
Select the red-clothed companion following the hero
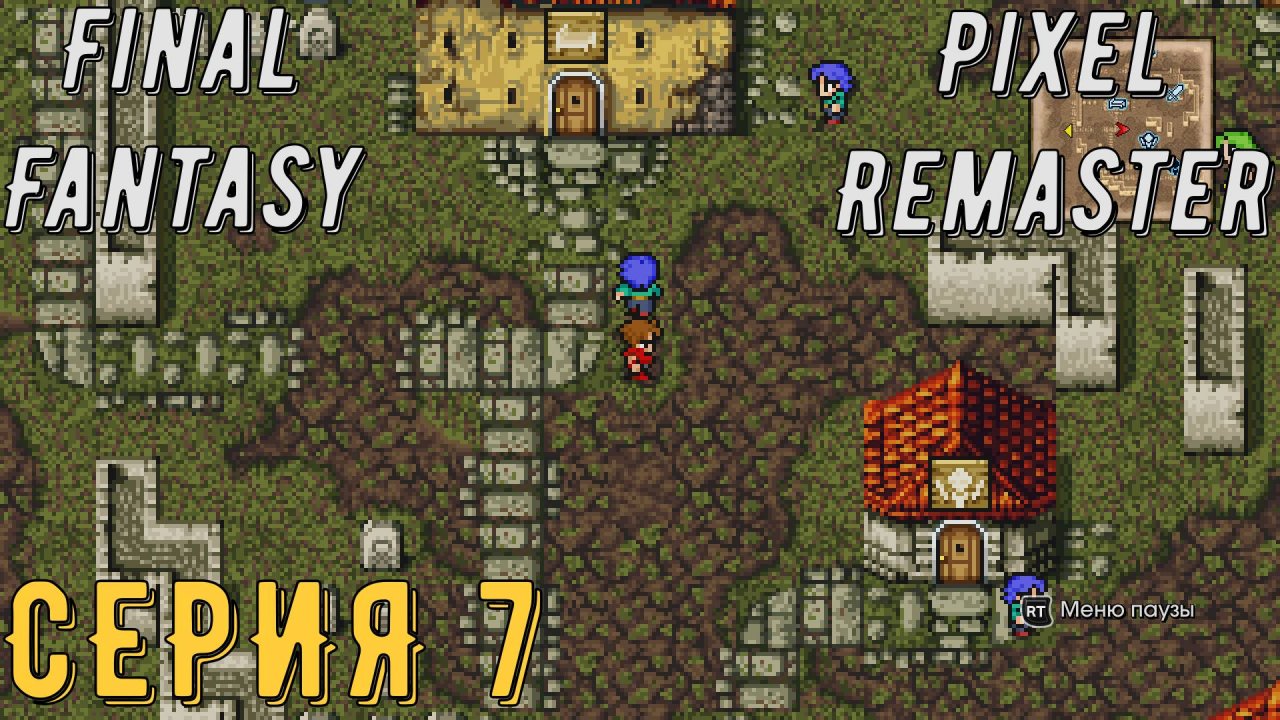coord(640,350)
